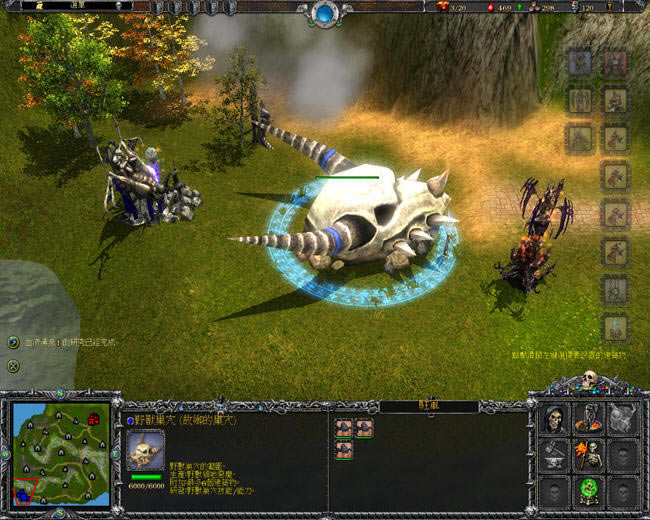
Task: Activate the glowing green orb command
Action: click(589, 490)
